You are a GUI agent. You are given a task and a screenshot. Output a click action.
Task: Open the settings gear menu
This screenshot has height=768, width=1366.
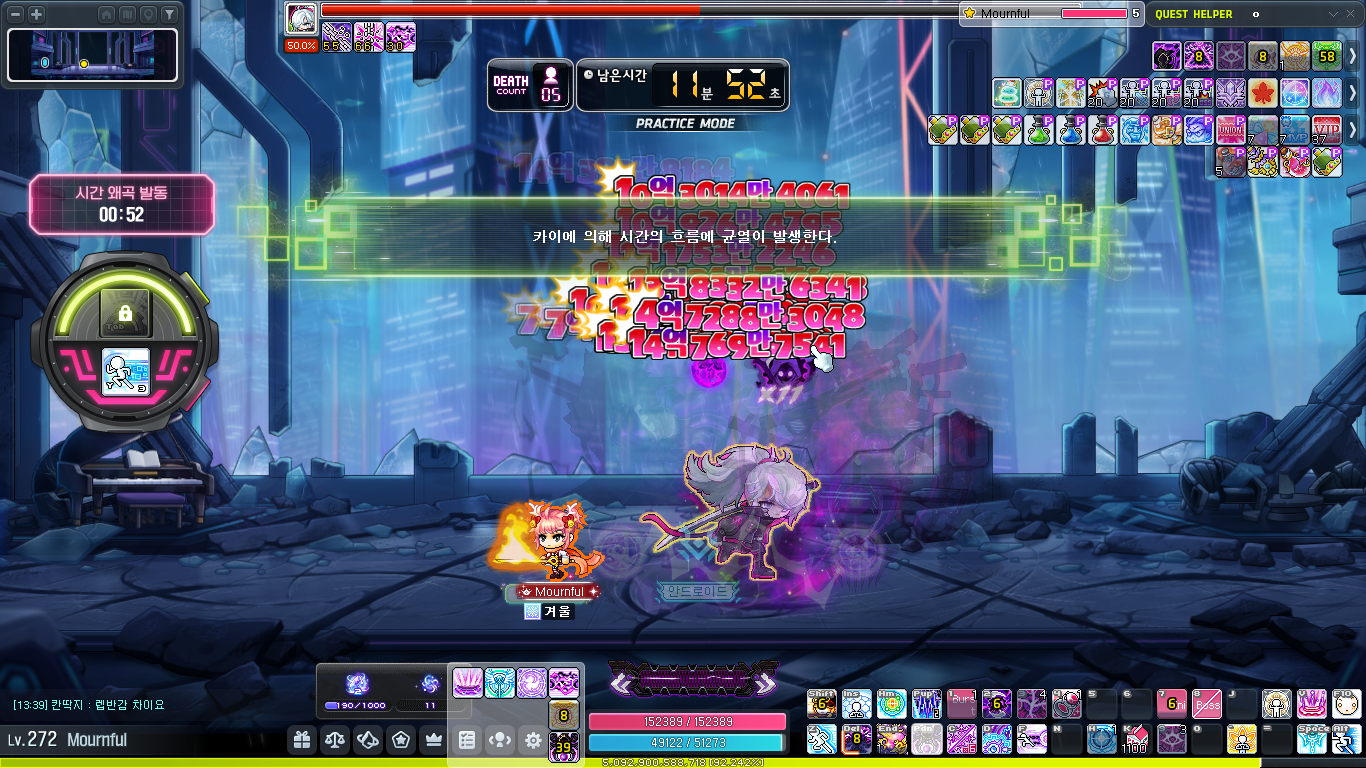pos(533,741)
